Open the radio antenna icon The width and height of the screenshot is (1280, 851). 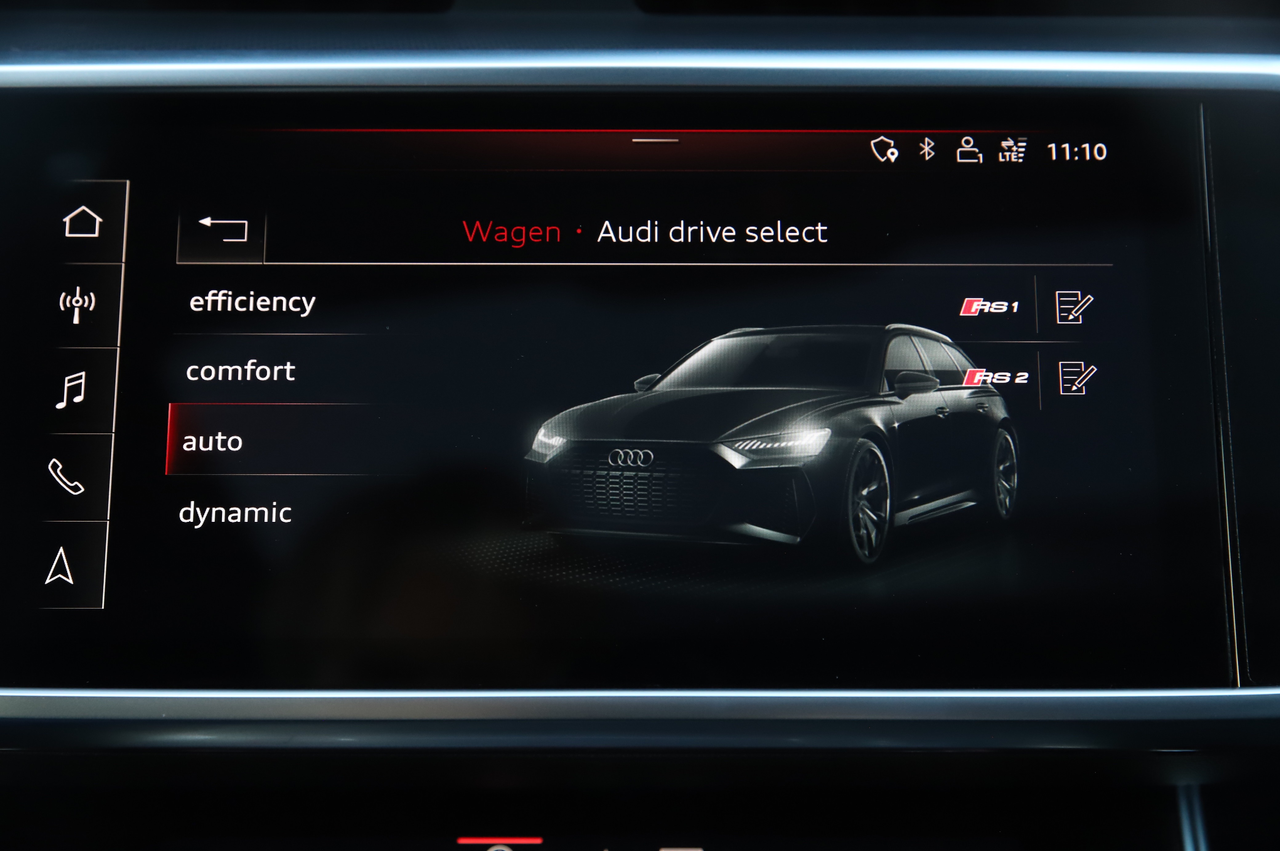(77, 304)
